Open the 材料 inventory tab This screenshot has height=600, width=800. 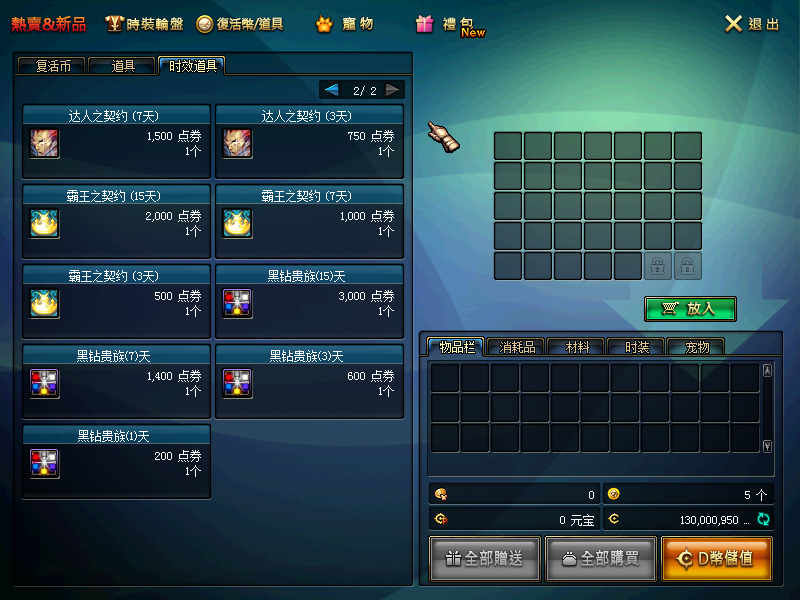577,347
